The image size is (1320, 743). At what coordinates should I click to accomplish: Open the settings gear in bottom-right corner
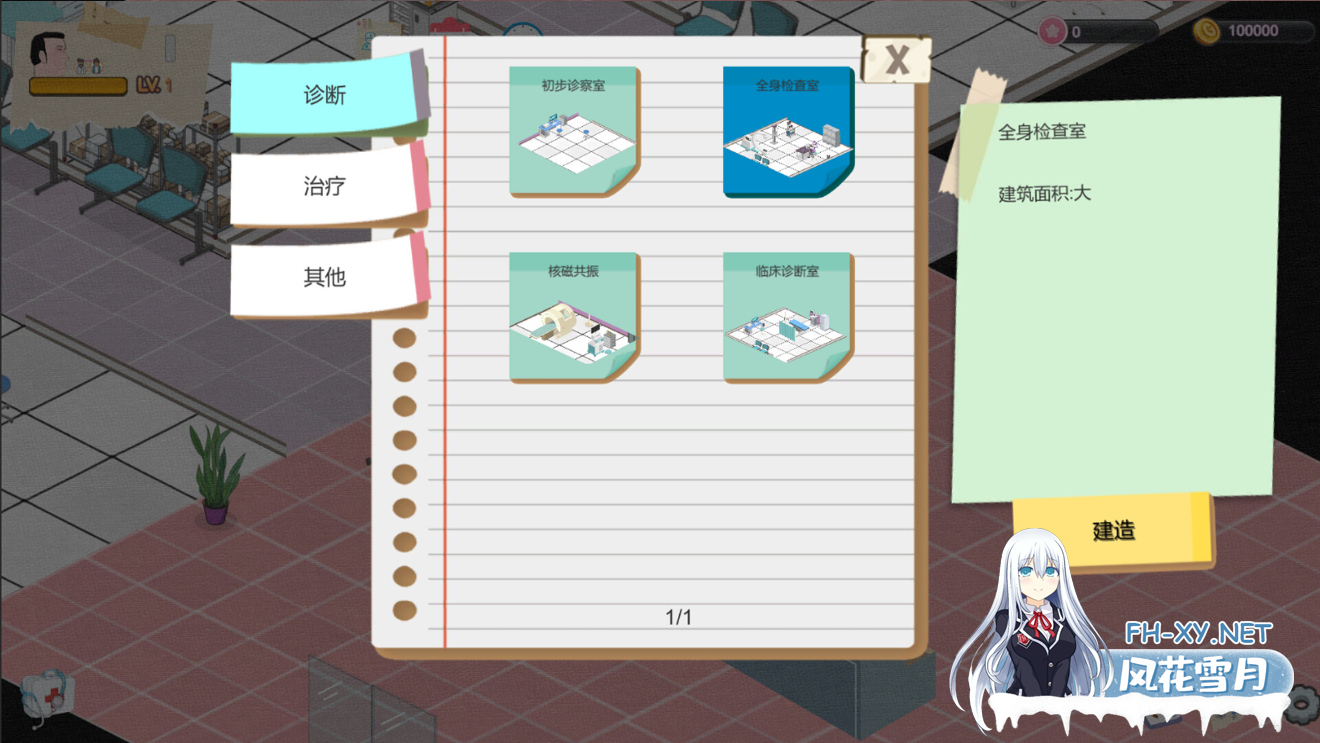point(1301,702)
